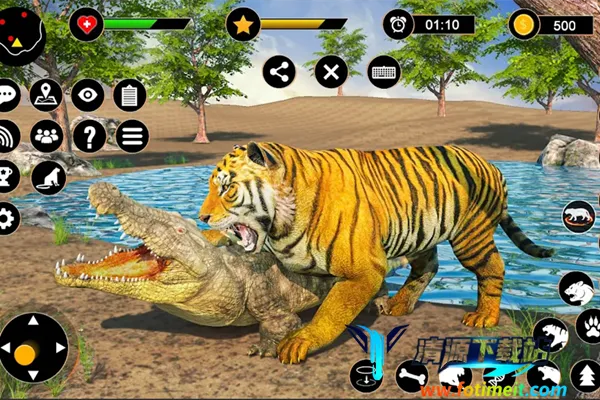The image size is (600, 400).
Task: Open settings with the gear icon
Action: pos(8,218)
